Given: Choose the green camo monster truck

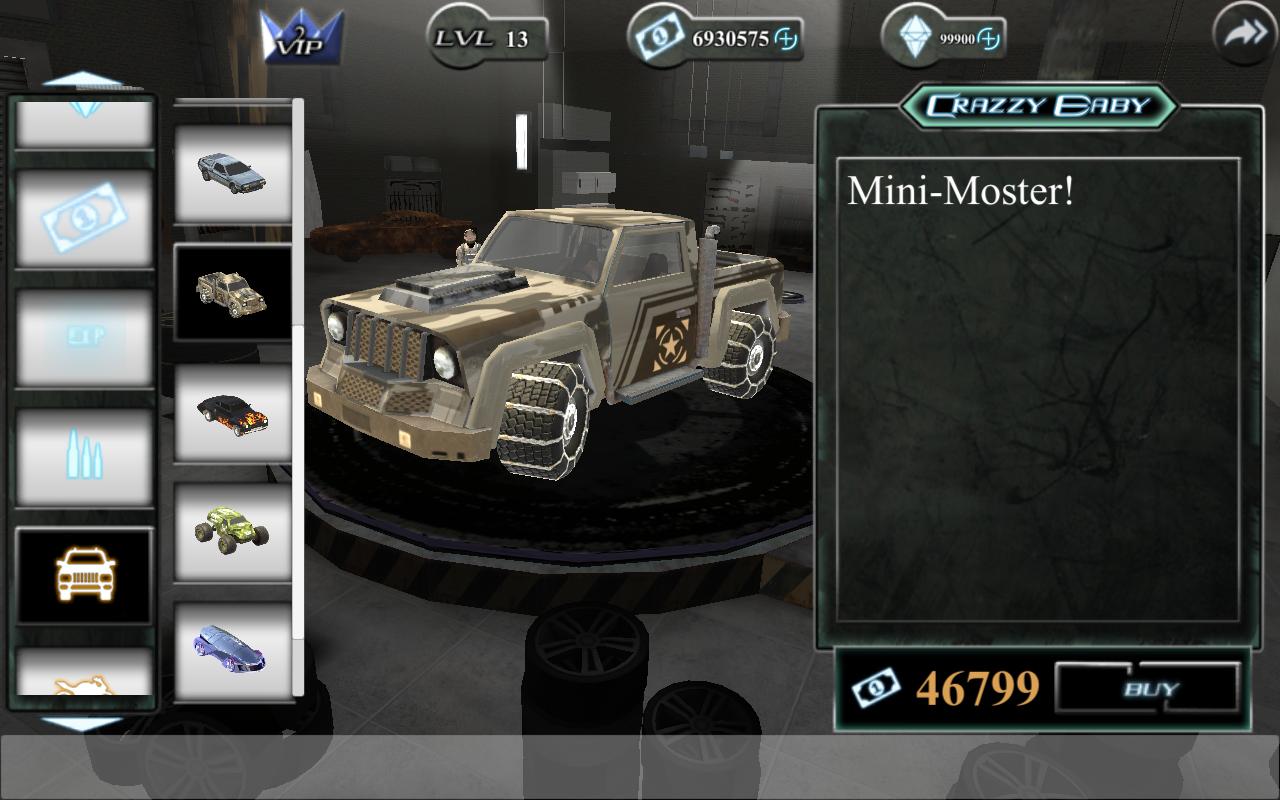Looking at the screenshot, I should click(233, 530).
